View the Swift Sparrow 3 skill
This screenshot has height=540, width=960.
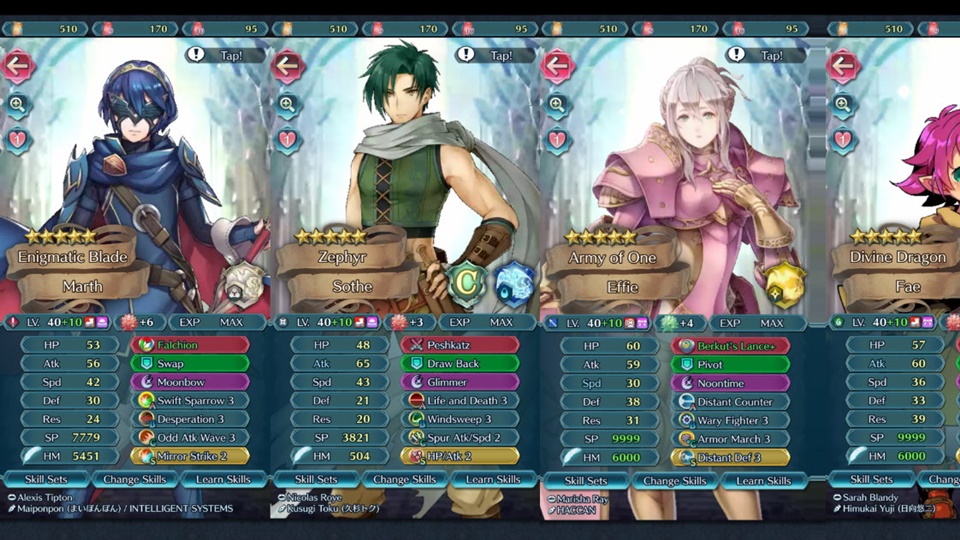pyautogui.click(x=189, y=400)
